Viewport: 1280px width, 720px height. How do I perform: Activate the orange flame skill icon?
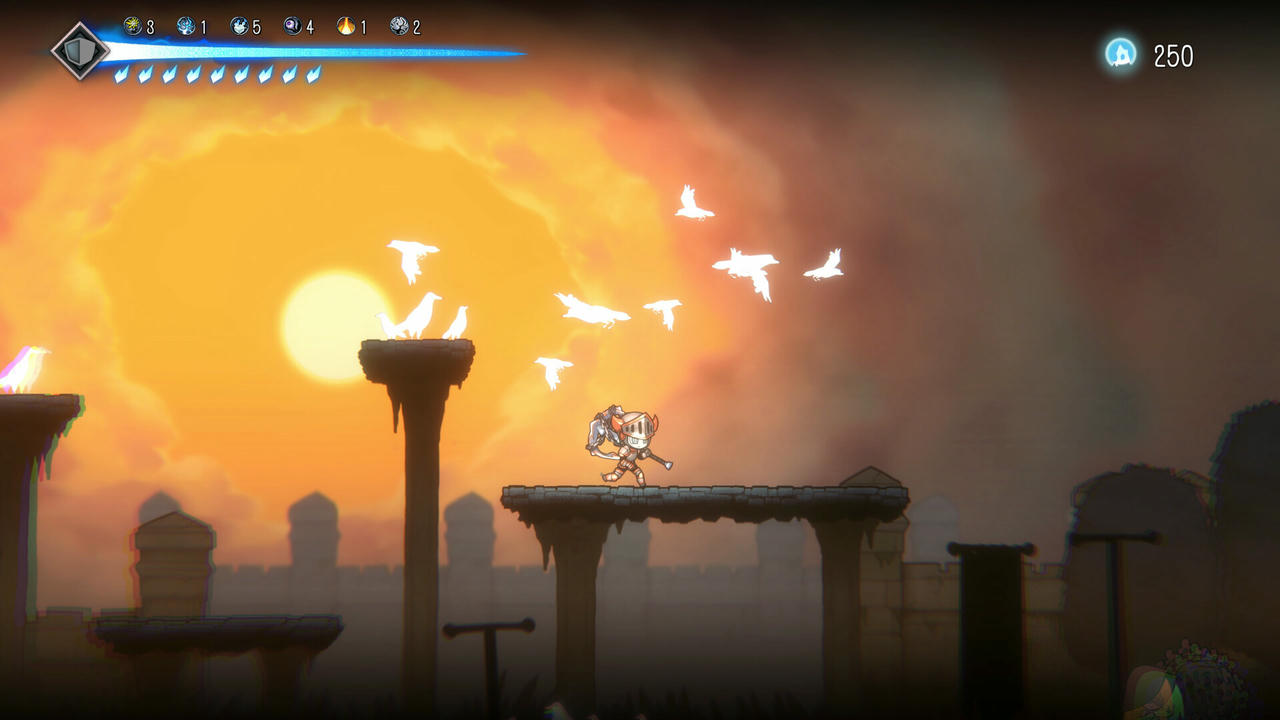pyautogui.click(x=346, y=26)
